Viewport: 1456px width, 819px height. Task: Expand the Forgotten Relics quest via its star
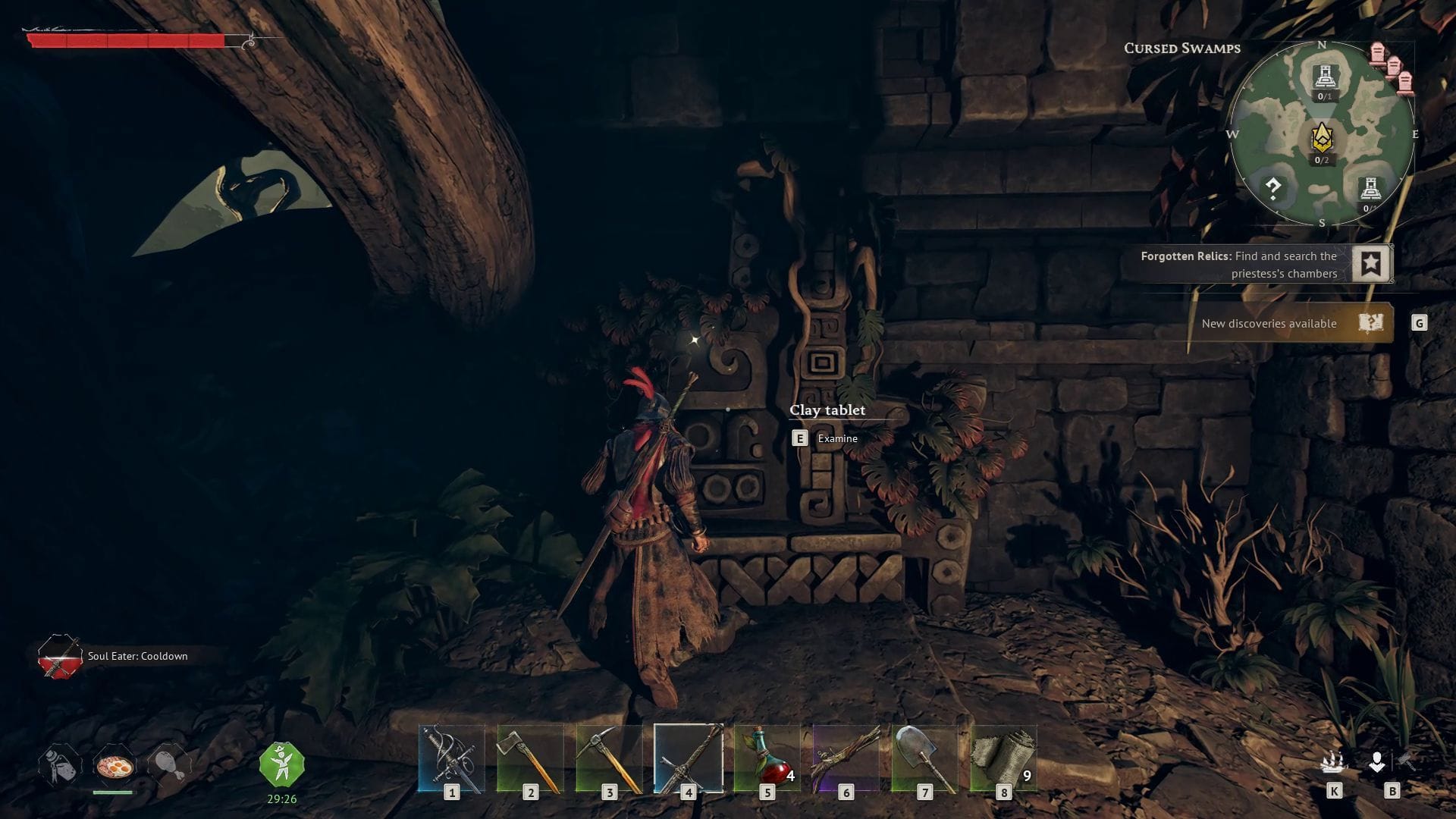pyautogui.click(x=1371, y=264)
